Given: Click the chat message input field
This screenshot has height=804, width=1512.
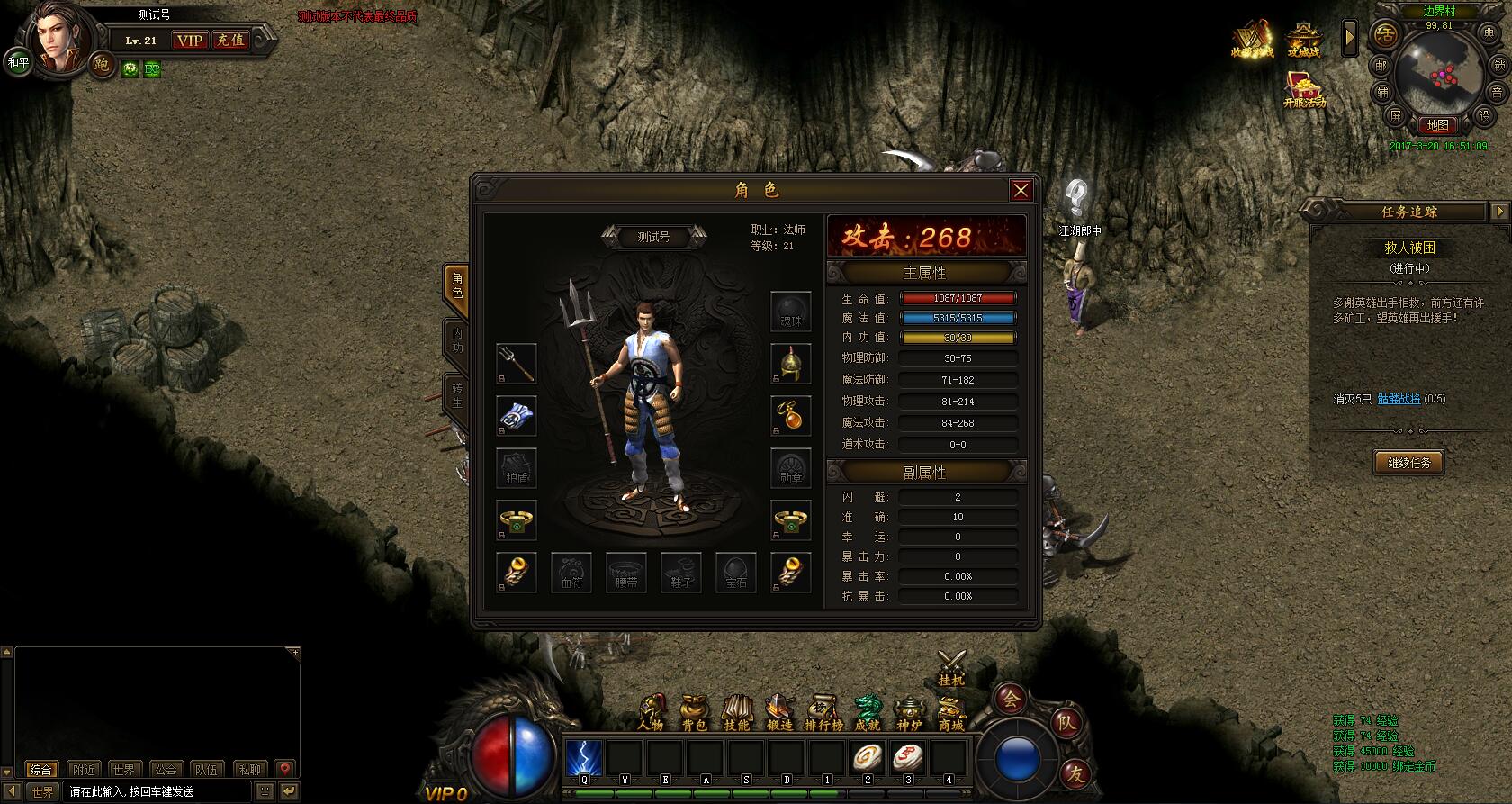Looking at the screenshot, I should click(158, 791).
